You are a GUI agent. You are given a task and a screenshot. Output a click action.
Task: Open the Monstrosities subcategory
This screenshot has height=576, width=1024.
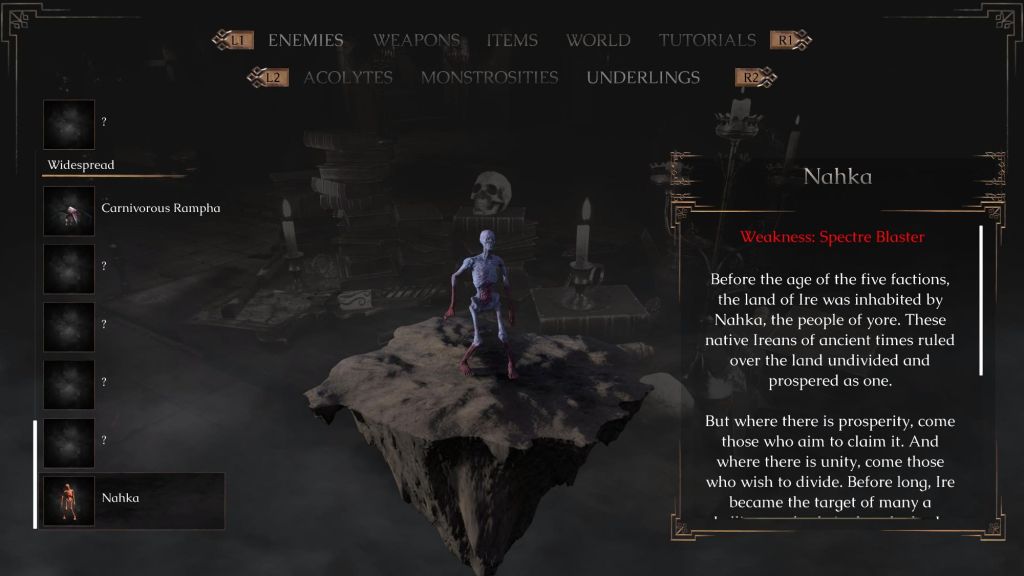(x=489, y=78)
